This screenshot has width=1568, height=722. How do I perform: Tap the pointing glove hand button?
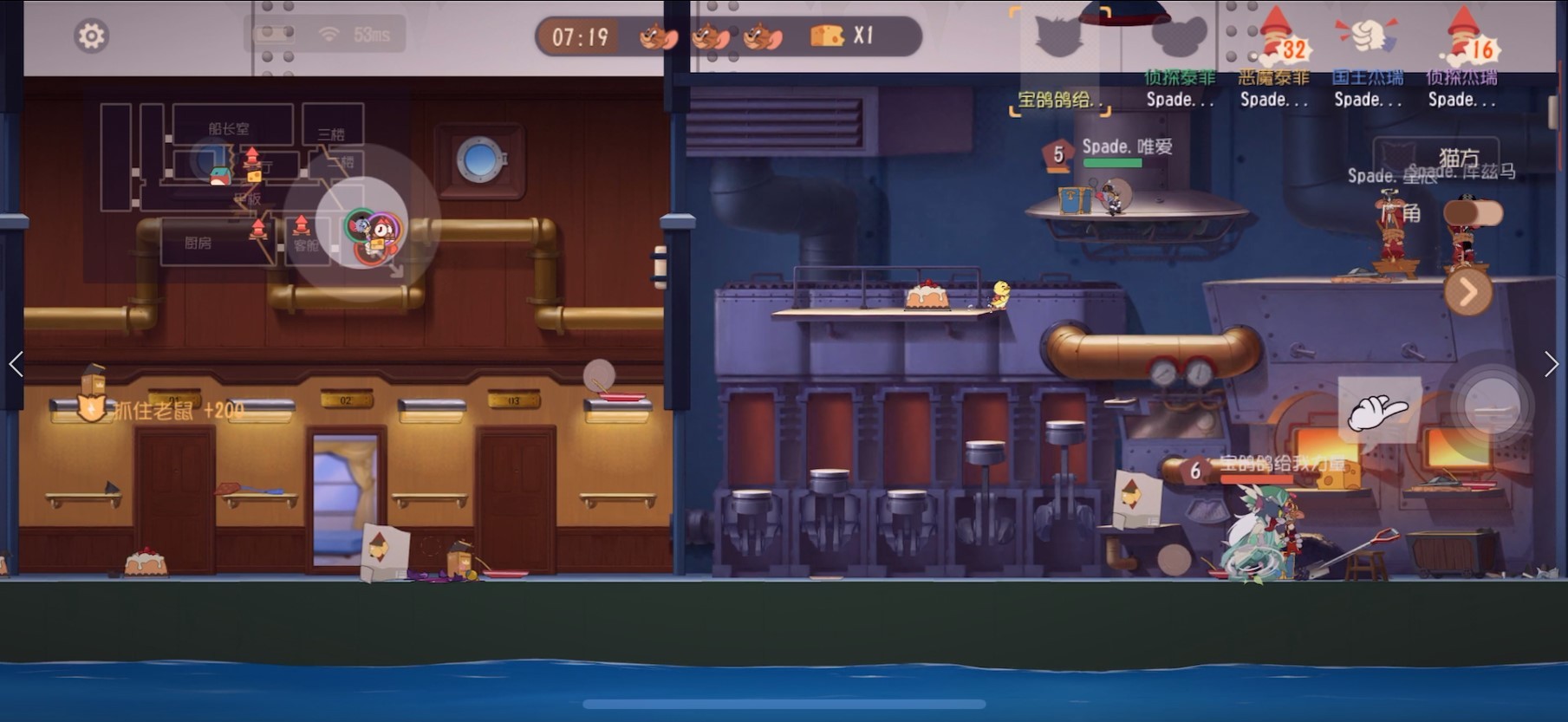point(1378,411)
